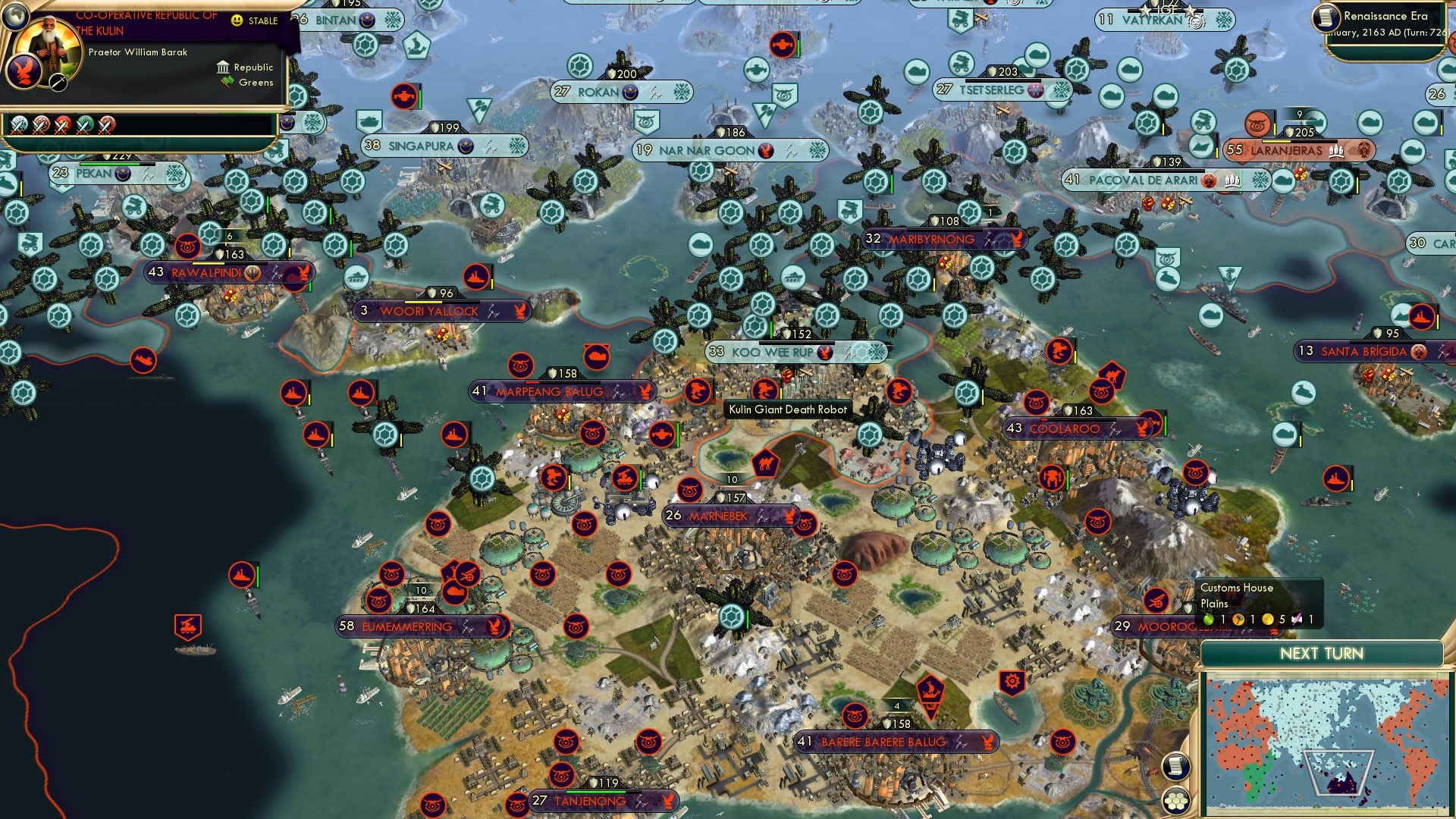The width and height of the screenshot is (1456, 819).
Task: Click the Republic government building icon
Action: coord(222,67)
